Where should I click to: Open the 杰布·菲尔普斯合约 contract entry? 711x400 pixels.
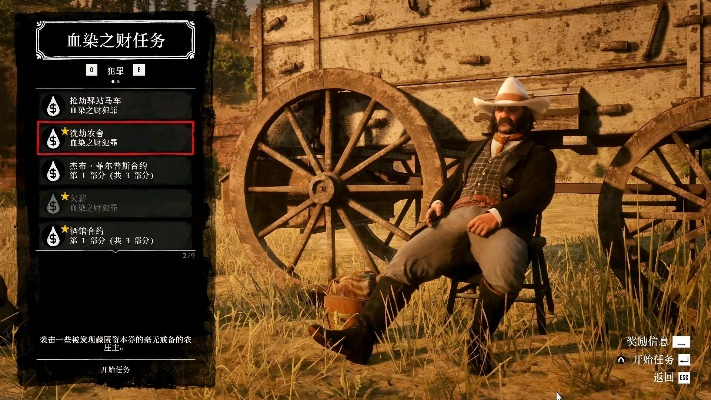(115, 170)
